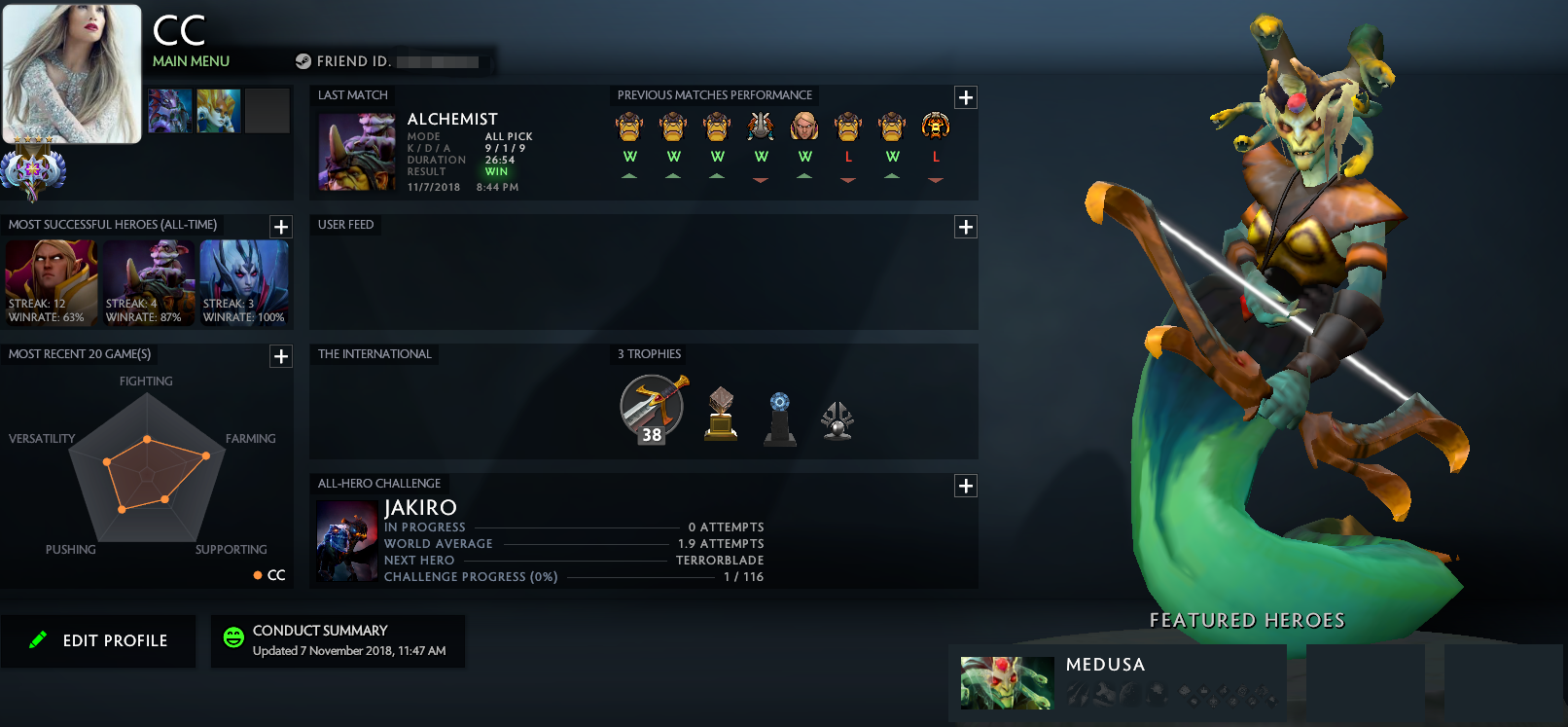Image resolution: width=1568 pixels, height=727 pixels.
Task: Expand the Most Recent 20 Games radar panel
Action: tap(281, 356)
